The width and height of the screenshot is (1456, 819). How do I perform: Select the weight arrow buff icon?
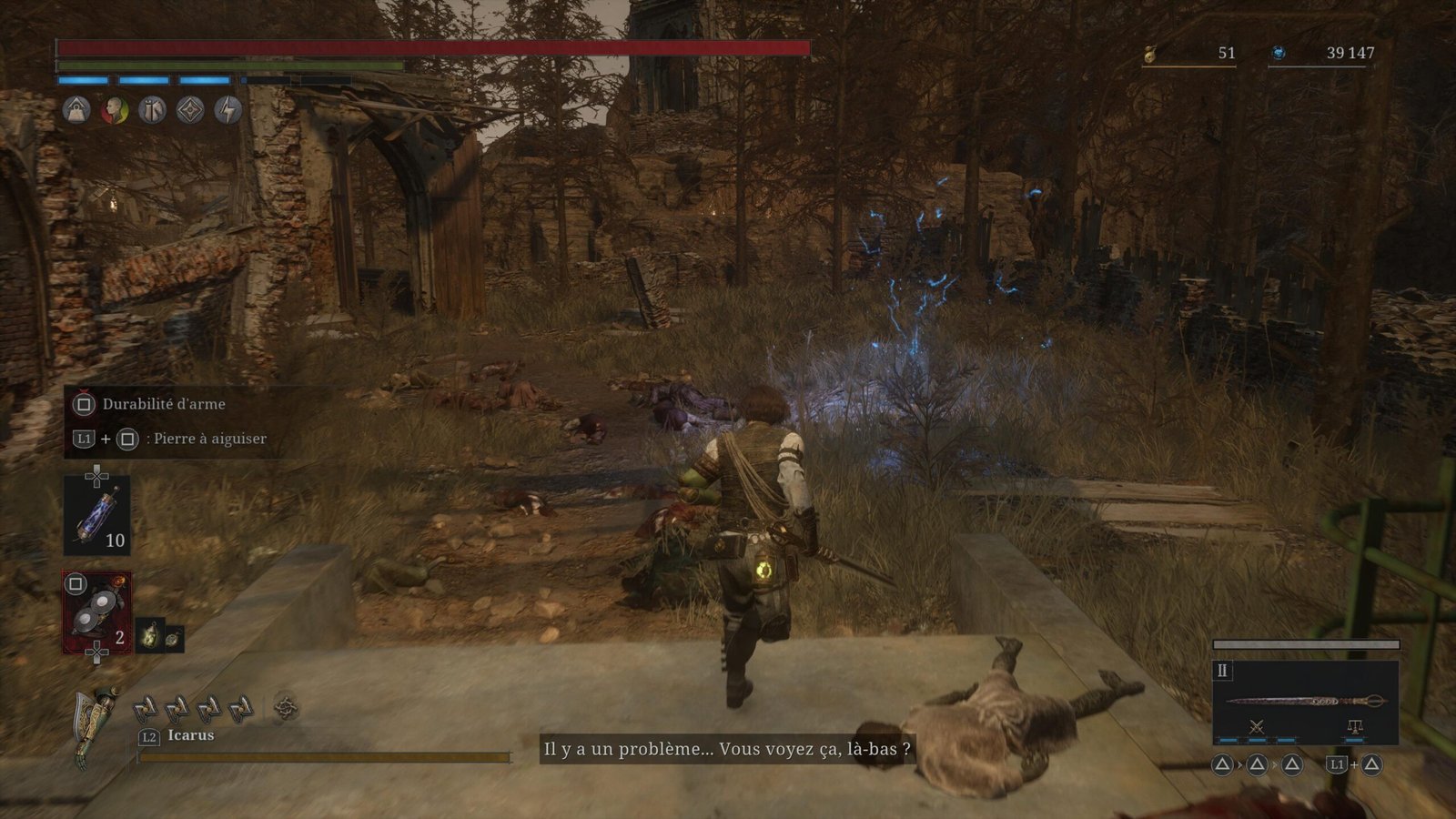tap(76, 111)
